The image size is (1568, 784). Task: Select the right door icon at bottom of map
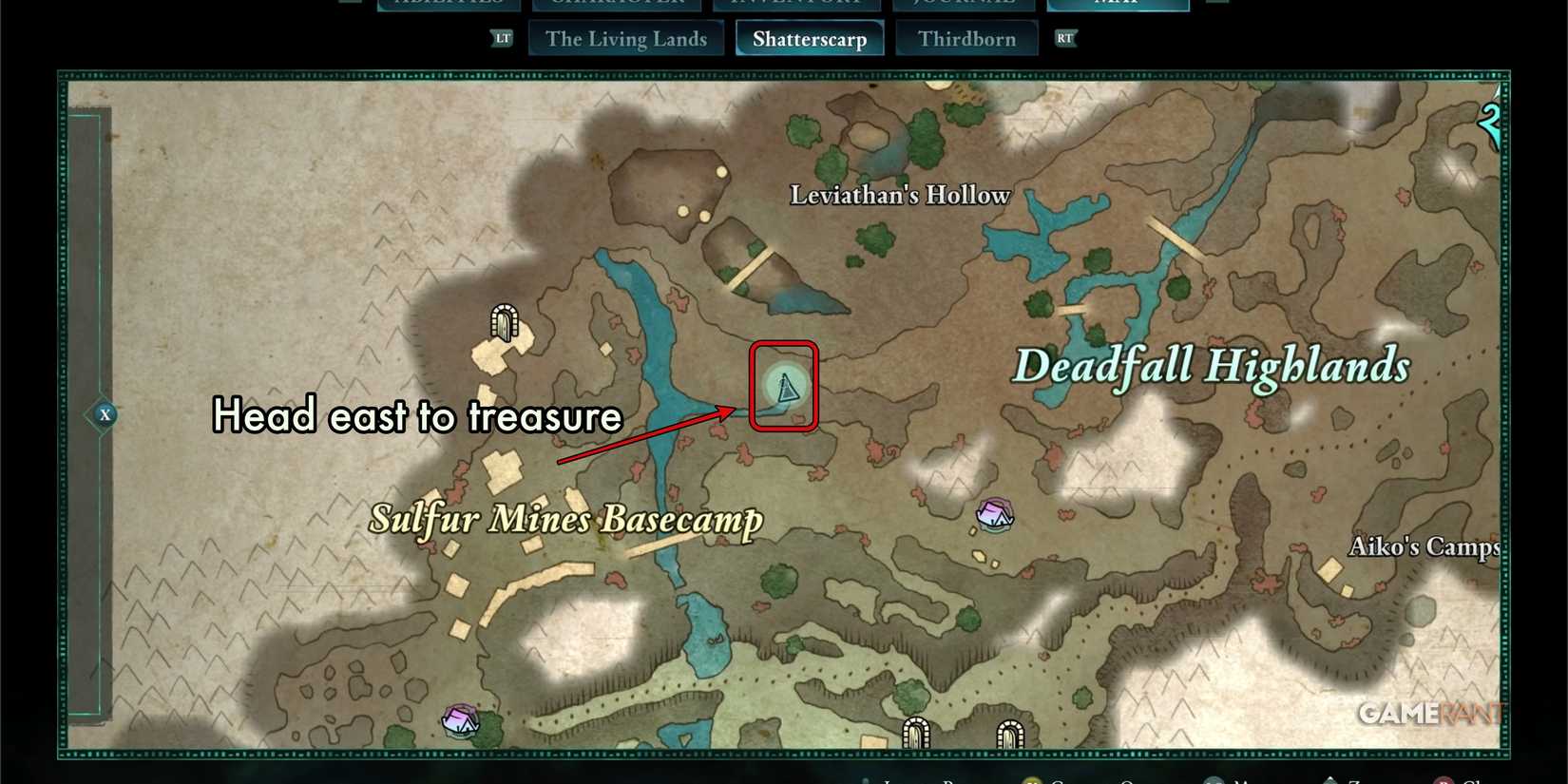[1010, 735]
